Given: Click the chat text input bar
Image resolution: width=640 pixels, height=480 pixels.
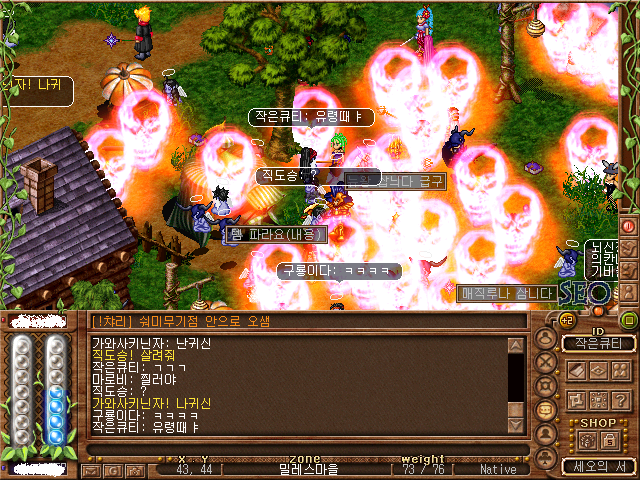Looking at the screenshot, I should click(x=300, y=450).
